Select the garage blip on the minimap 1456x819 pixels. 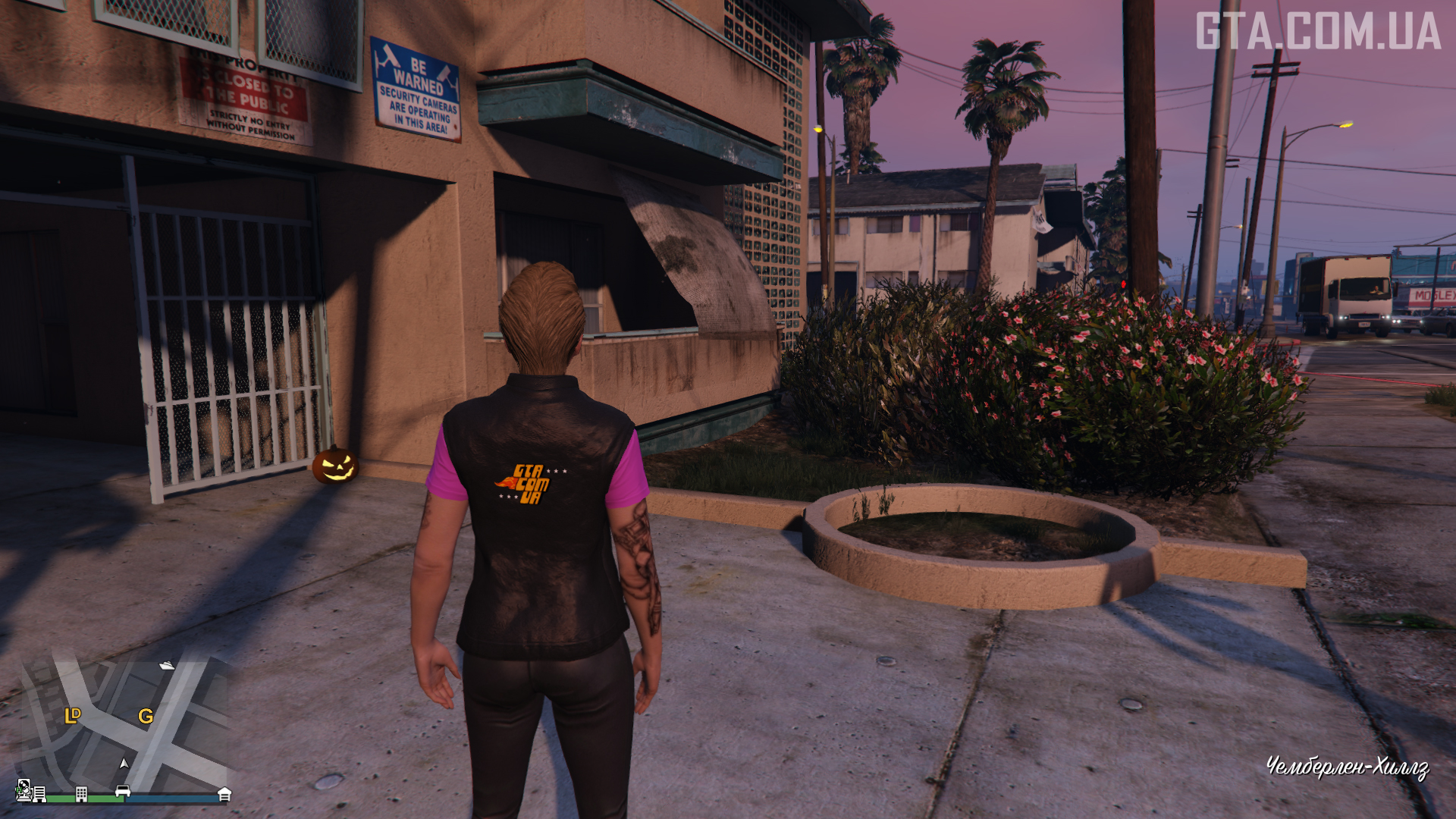point(224,794)
